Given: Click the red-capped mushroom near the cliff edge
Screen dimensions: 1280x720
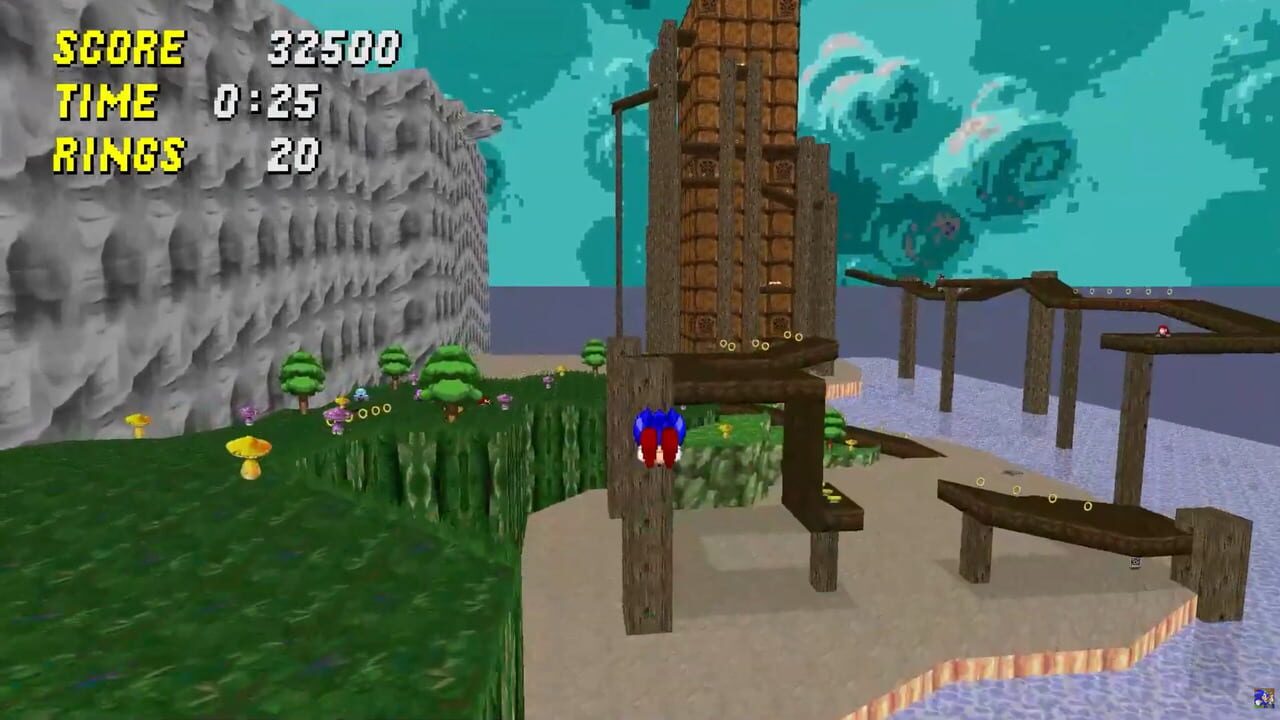Looking at the screenshot, I should (484, 399).
